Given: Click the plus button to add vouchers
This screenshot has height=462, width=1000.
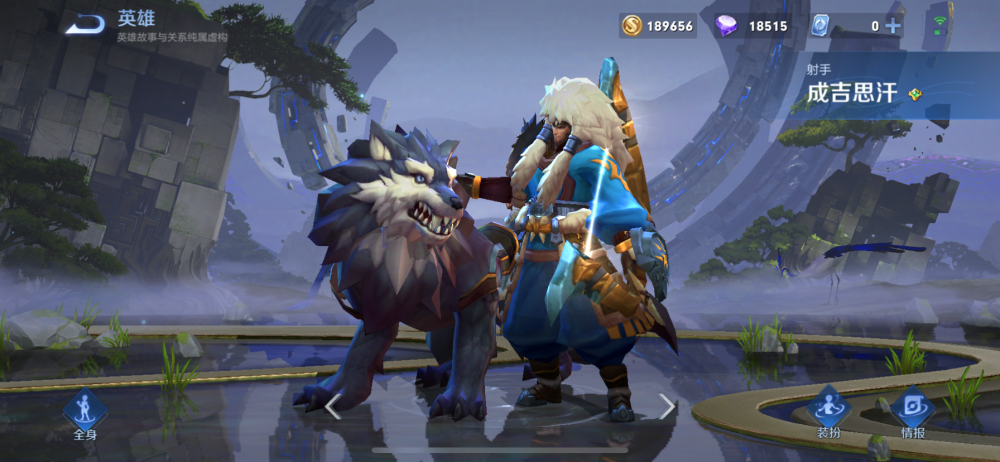Looking at the screenshot, I should click(893, 26).
